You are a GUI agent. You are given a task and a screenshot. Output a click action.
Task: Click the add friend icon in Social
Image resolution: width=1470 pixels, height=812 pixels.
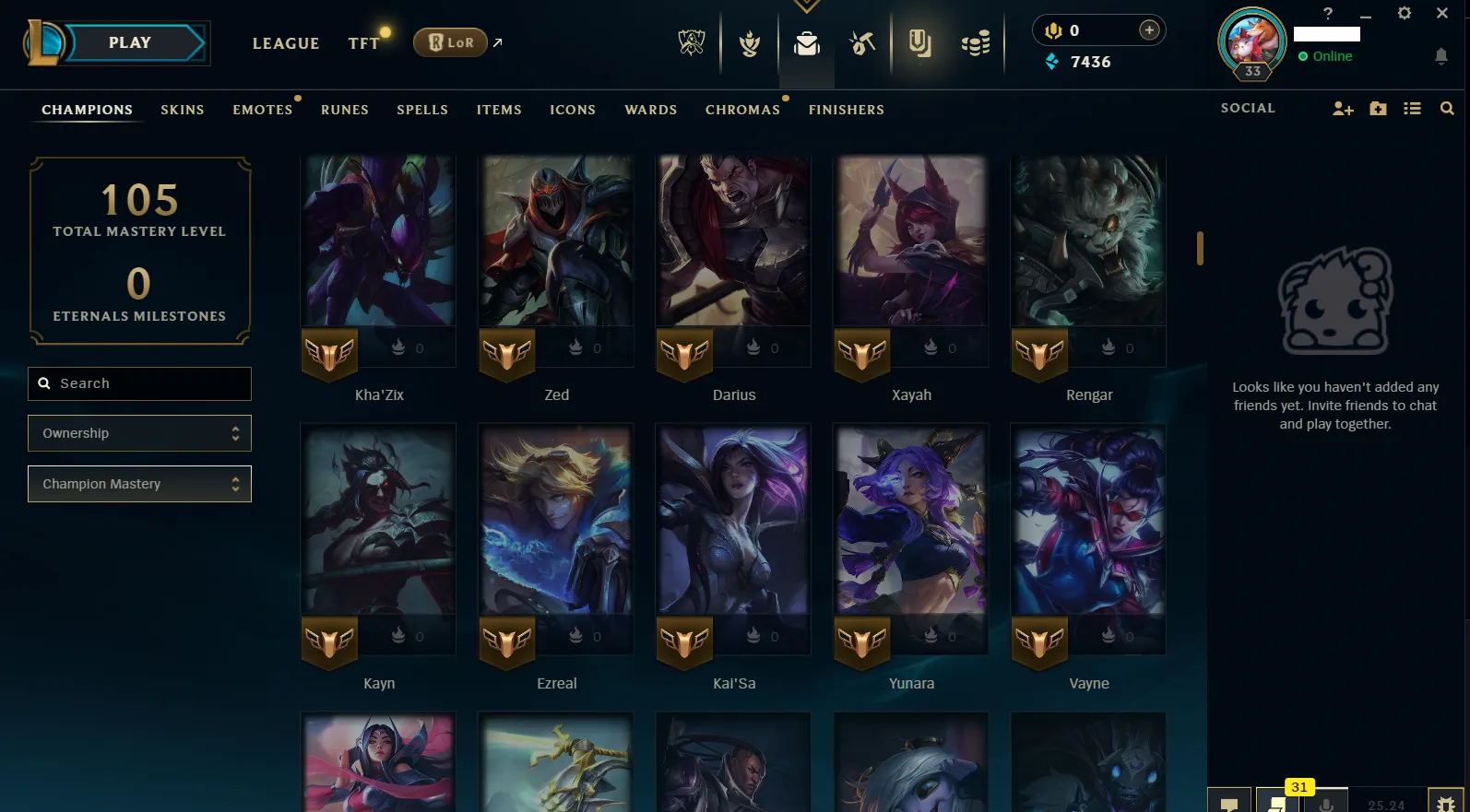coord(1343,108)
